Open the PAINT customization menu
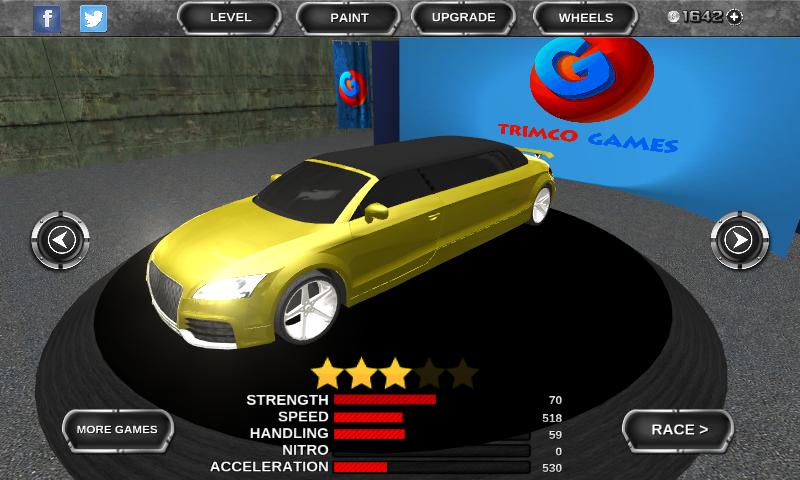 (x=349, y=18)
